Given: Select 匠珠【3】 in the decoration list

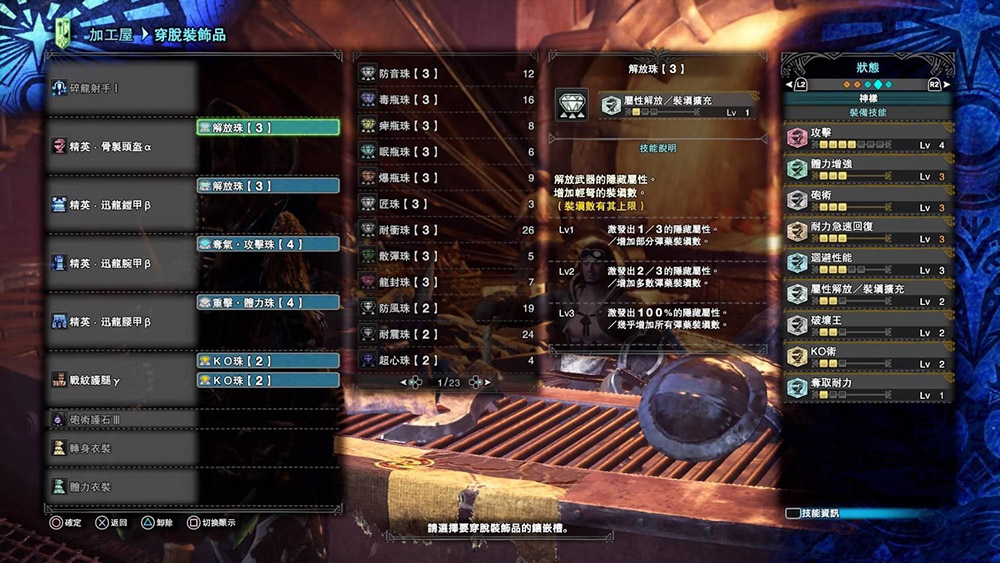Looking at the screenshot, I should [x=447, y=204].
